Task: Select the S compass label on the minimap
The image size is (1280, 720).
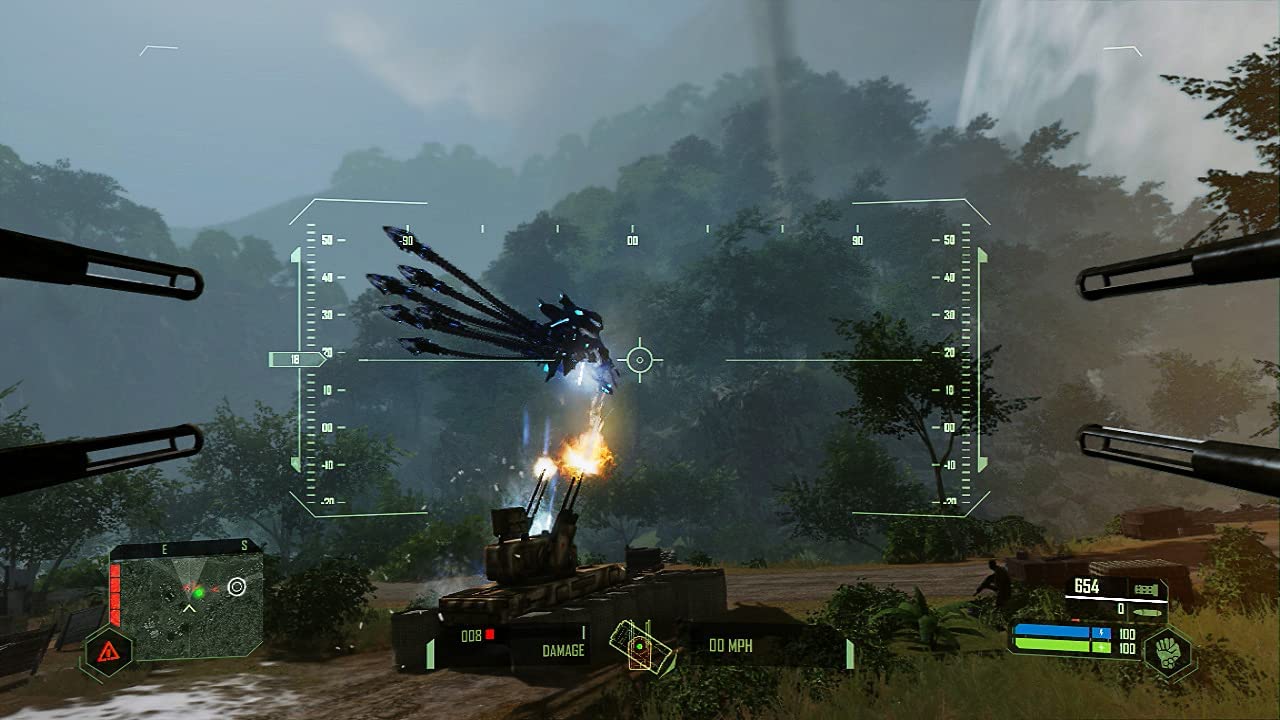Action: pyautogui.click(x=243, y=545)
